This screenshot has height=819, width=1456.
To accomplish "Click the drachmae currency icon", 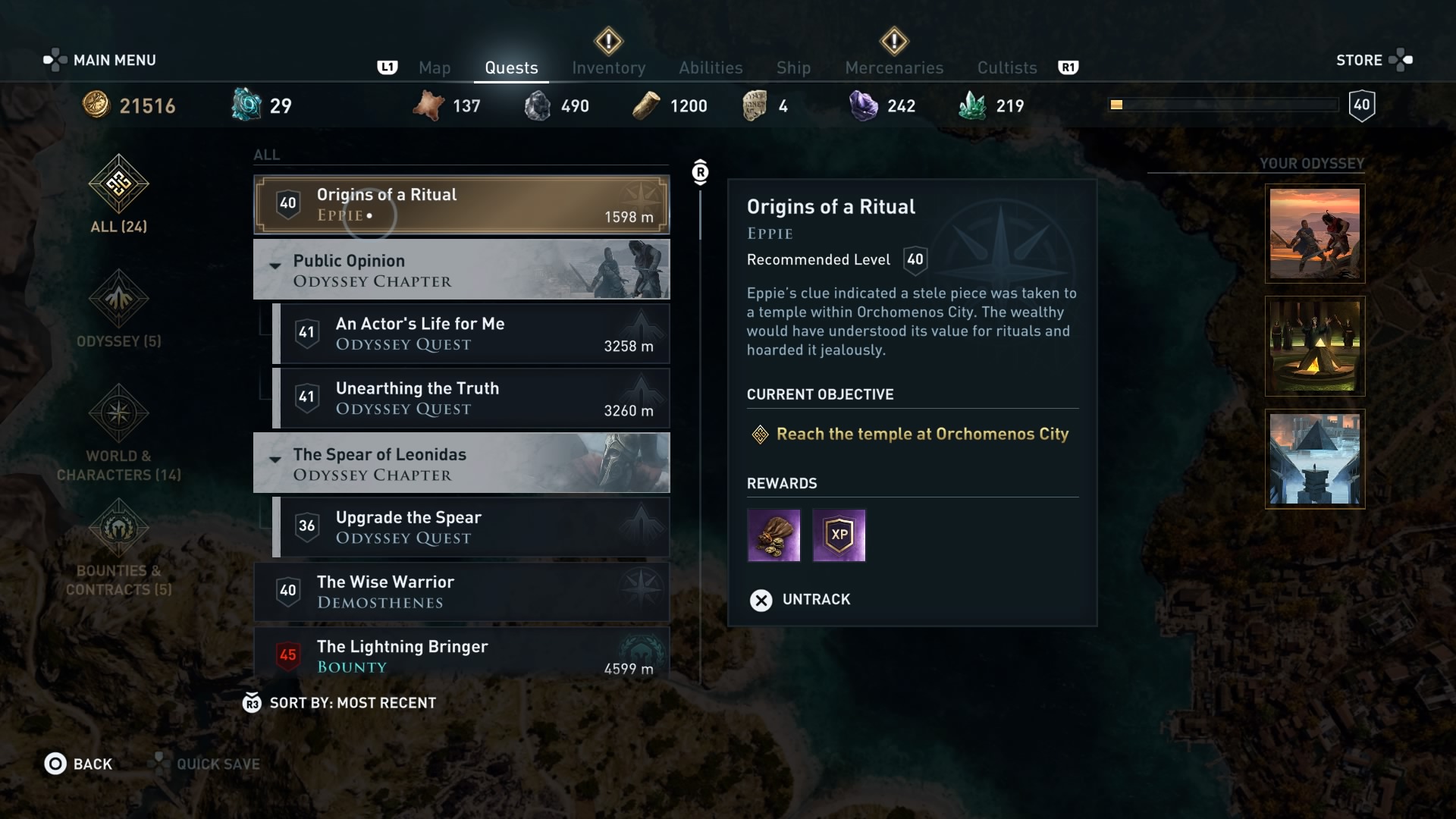I will (96, 105).
